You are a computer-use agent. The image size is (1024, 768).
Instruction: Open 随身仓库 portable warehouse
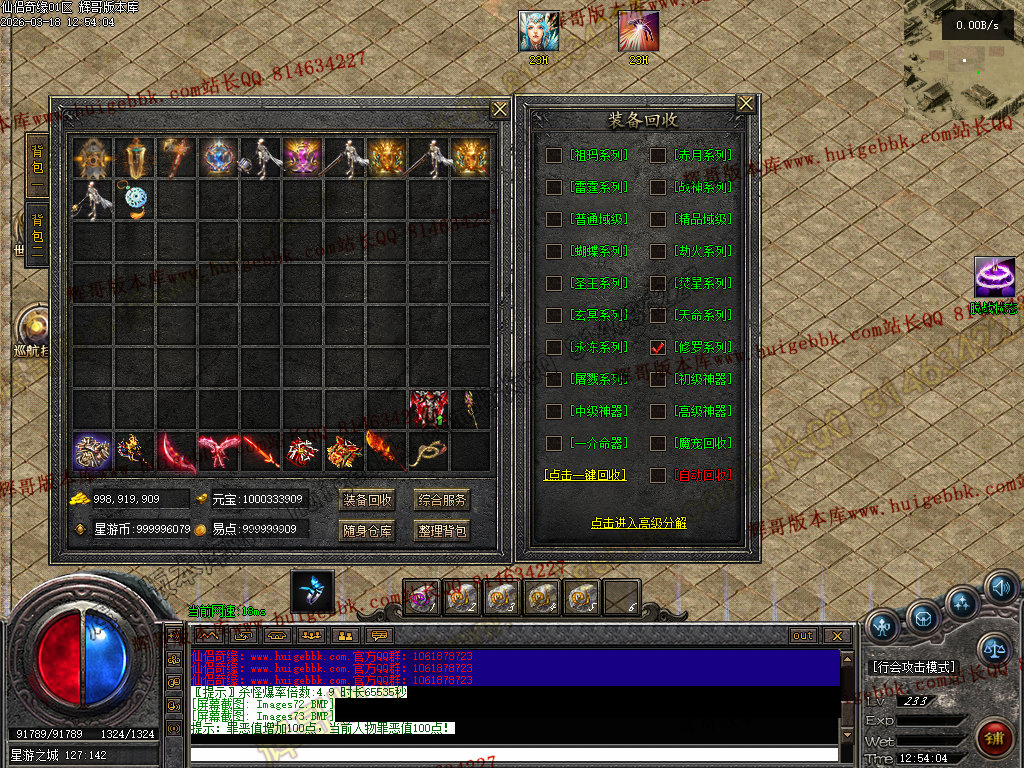click(368, 531)
